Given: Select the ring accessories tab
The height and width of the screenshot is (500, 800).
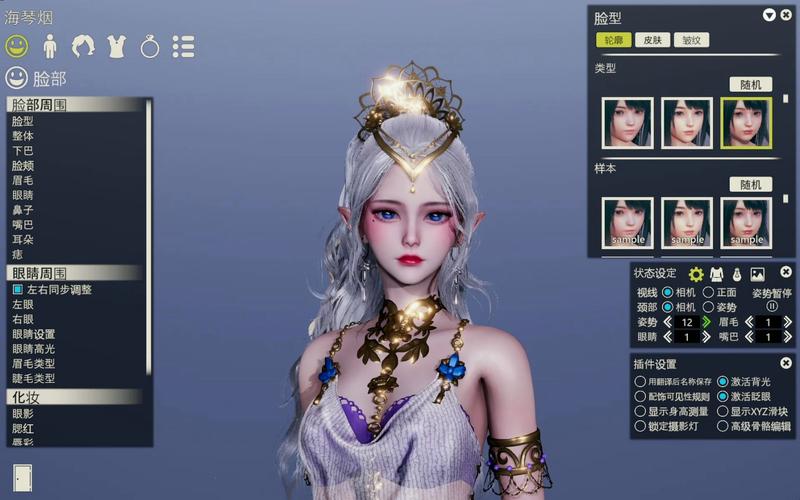Looking at the screenshot, I should coord(149,46).
